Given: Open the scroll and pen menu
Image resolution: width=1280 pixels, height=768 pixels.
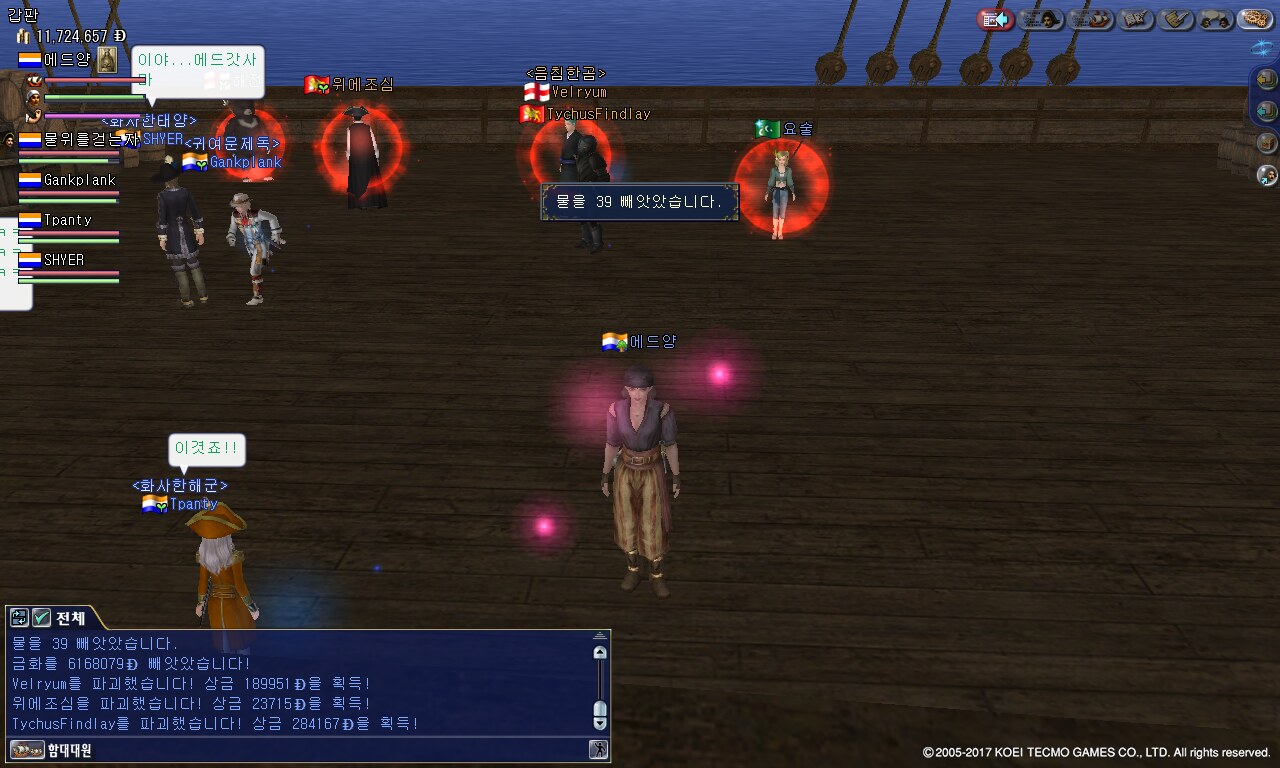Looking at the screenshot, I should [1177, 19].
